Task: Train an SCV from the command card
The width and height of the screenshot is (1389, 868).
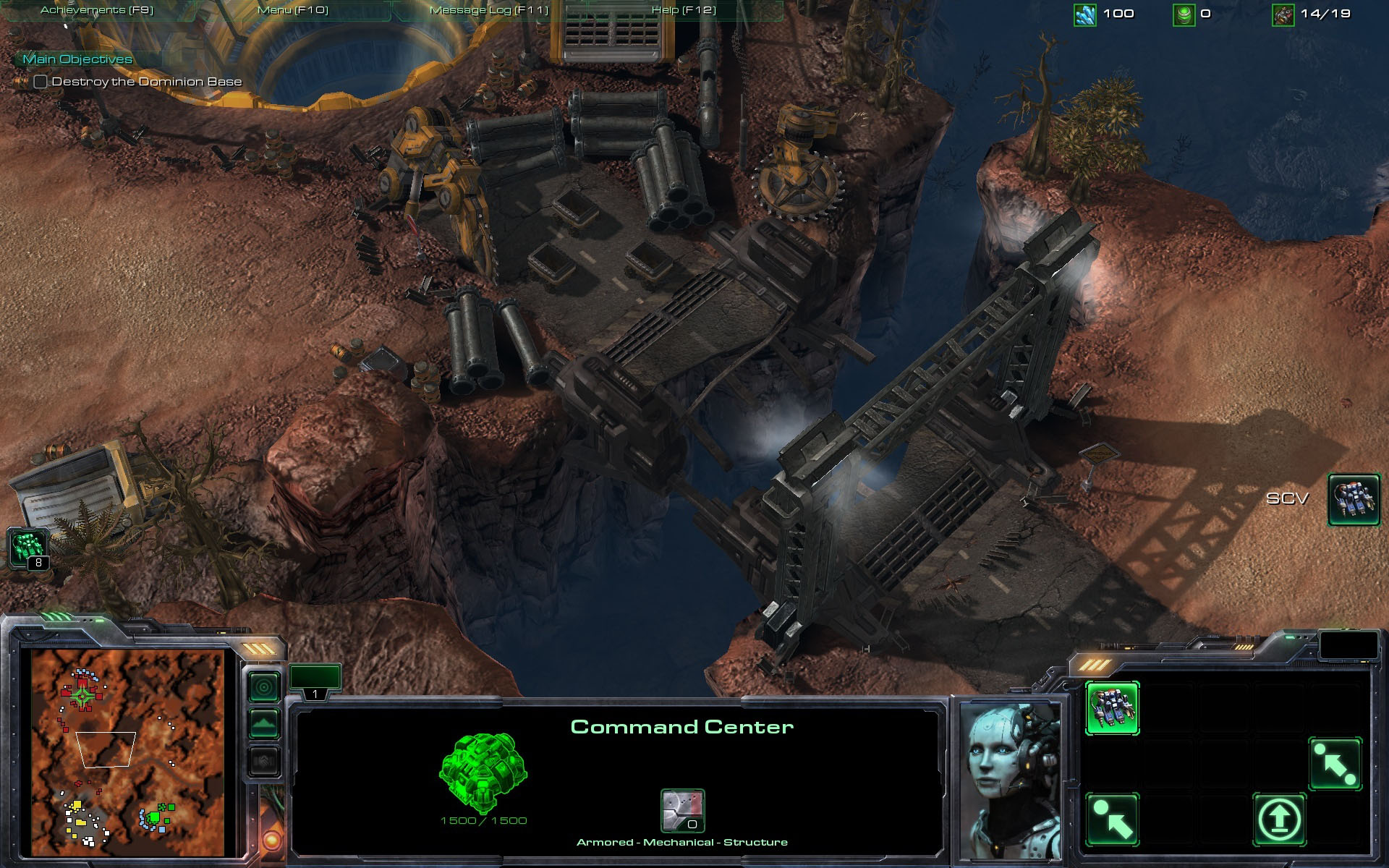Action: (x=1112, y=707)
